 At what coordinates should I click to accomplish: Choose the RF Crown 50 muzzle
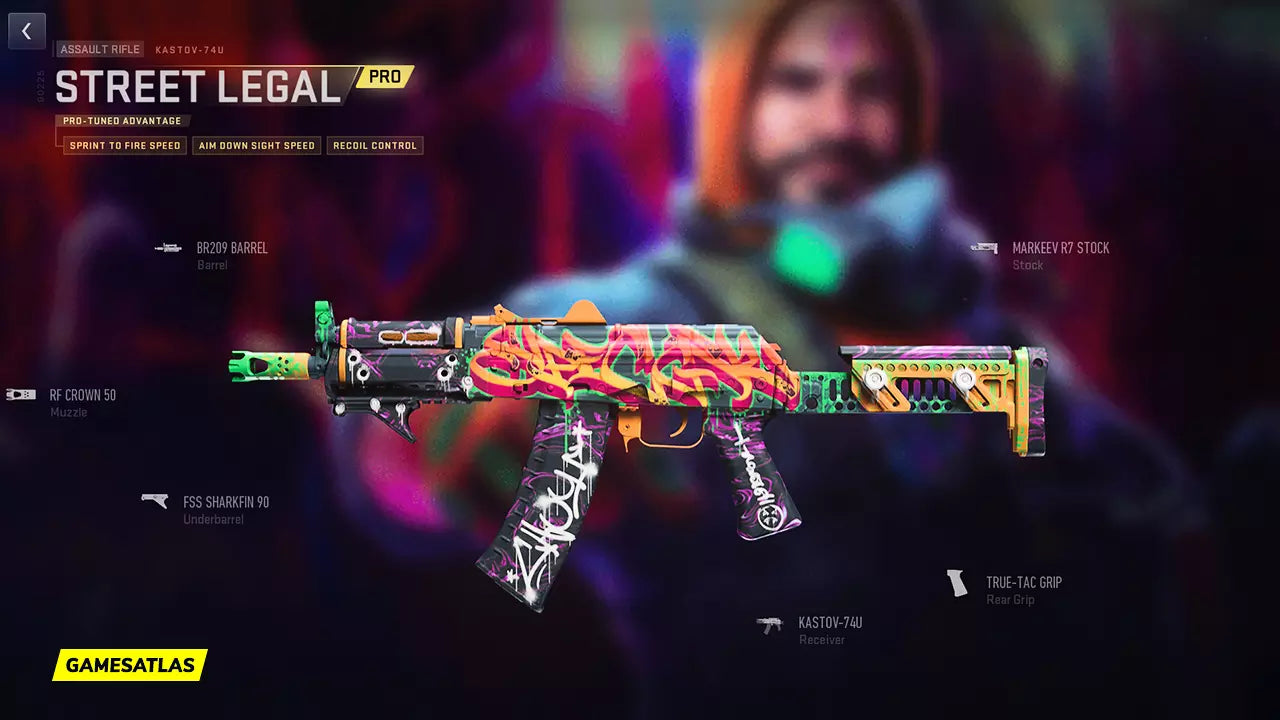click(82, 396)
